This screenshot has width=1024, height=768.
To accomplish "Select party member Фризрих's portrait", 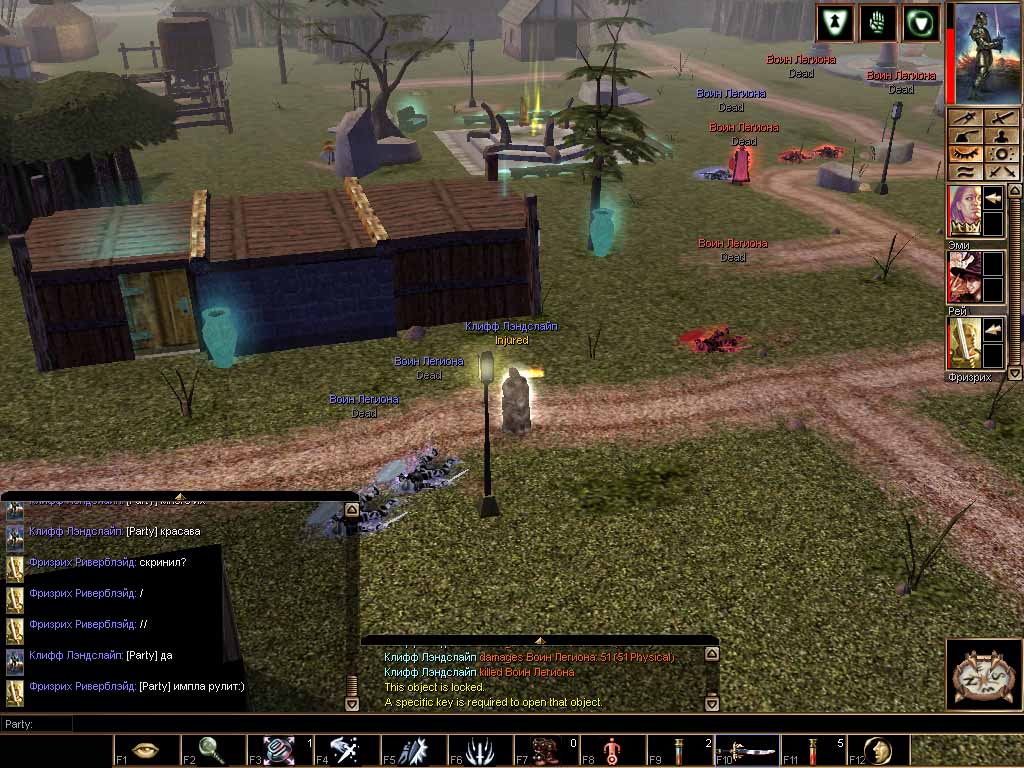I will point(963,342).
